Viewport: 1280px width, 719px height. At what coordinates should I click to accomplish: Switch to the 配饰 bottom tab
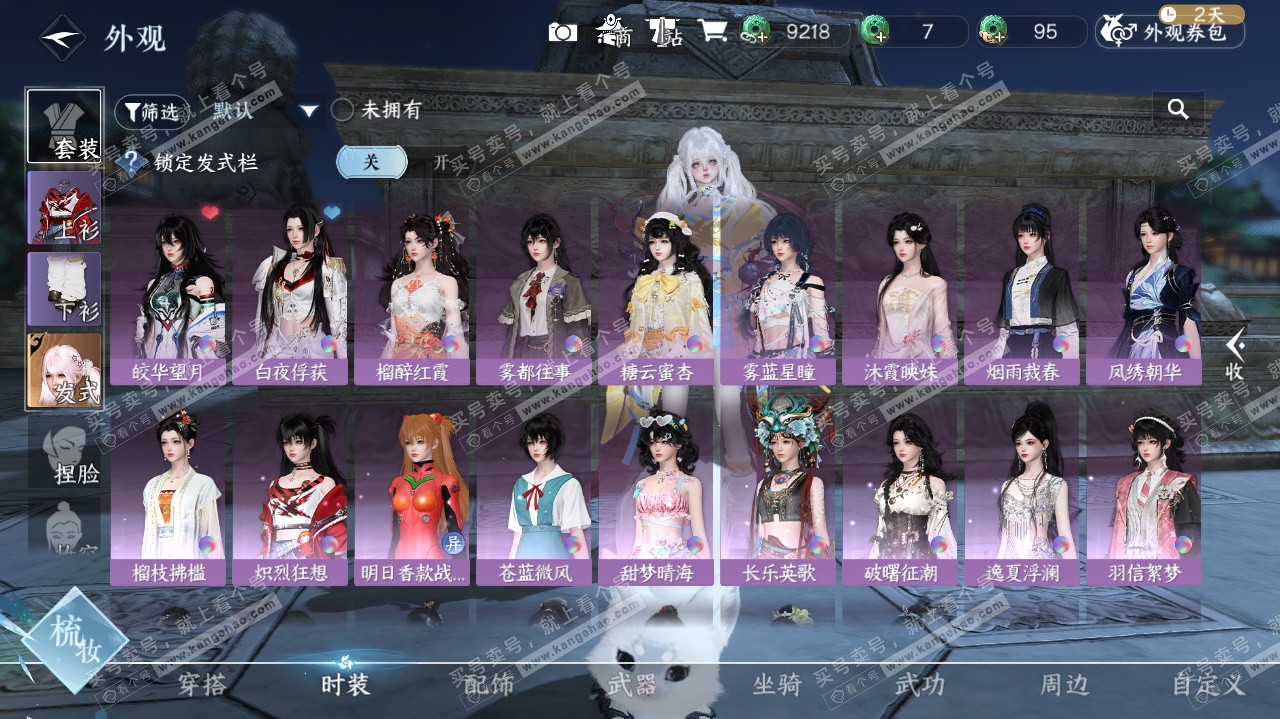tap(488, 685)
